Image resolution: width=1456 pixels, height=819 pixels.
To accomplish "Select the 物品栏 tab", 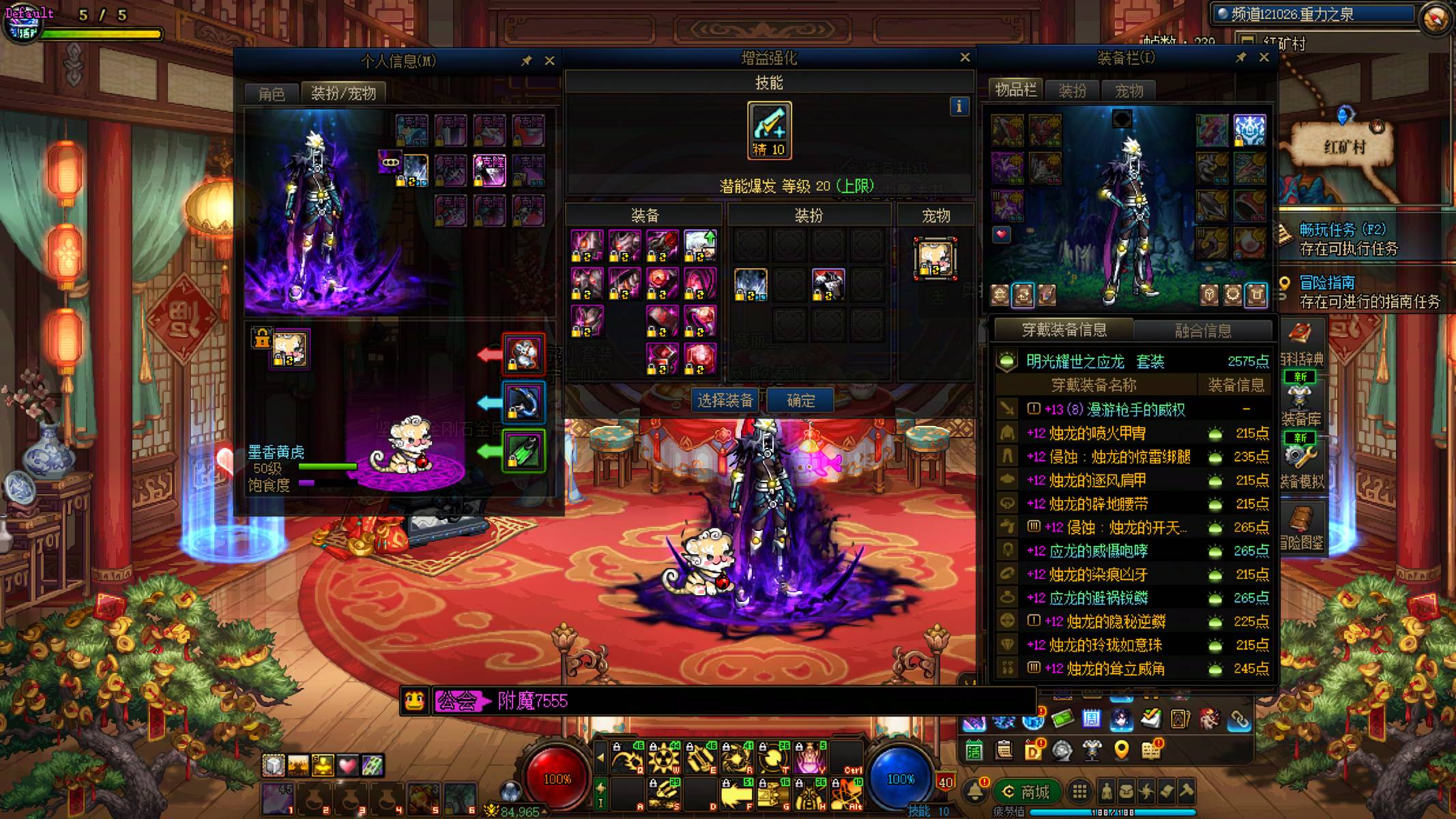I will click(1015, 90).
